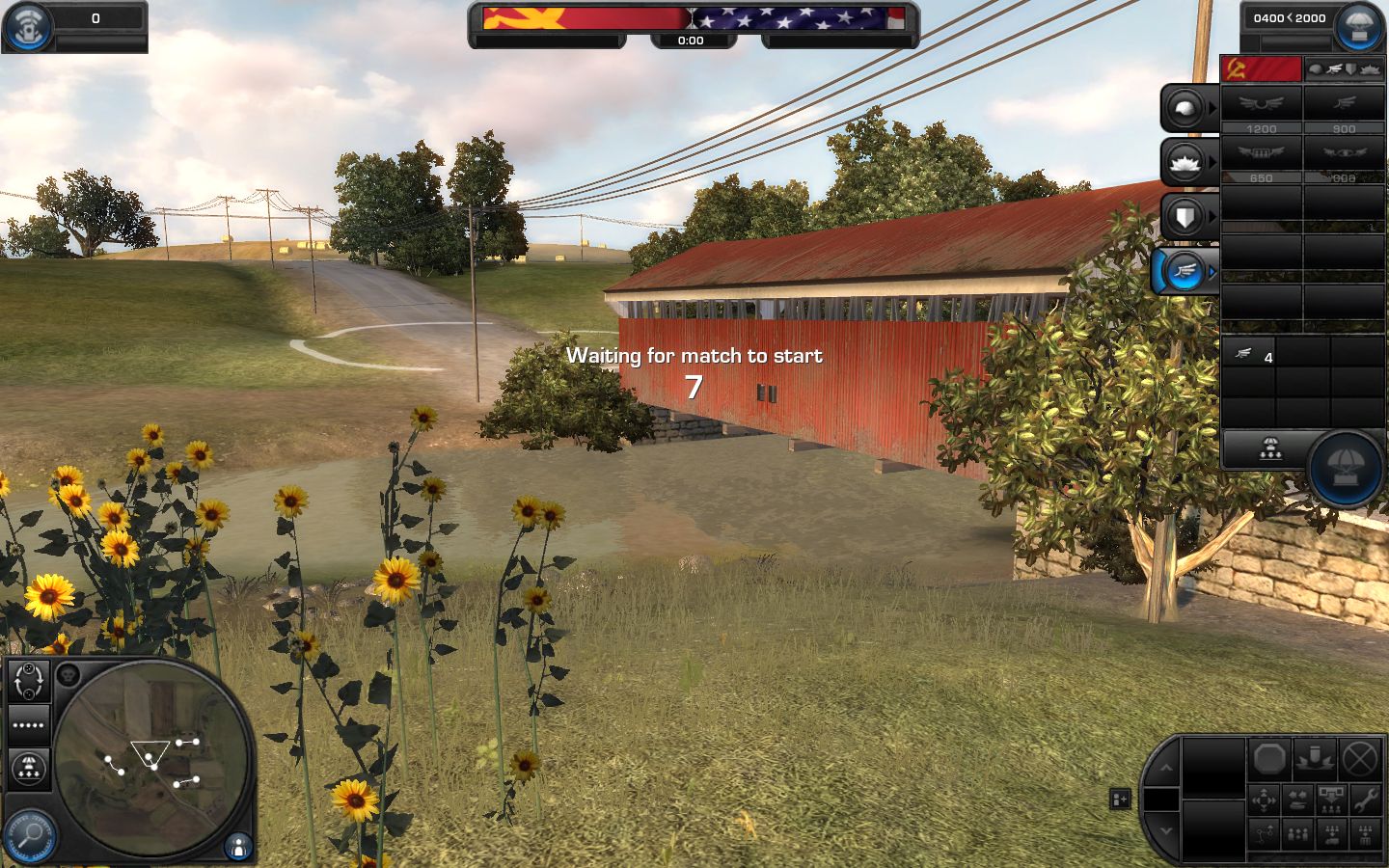Open the reinforcement menu parachute icon
1389x868 pixels.
pyautogui.click(x=1358, y=27)
